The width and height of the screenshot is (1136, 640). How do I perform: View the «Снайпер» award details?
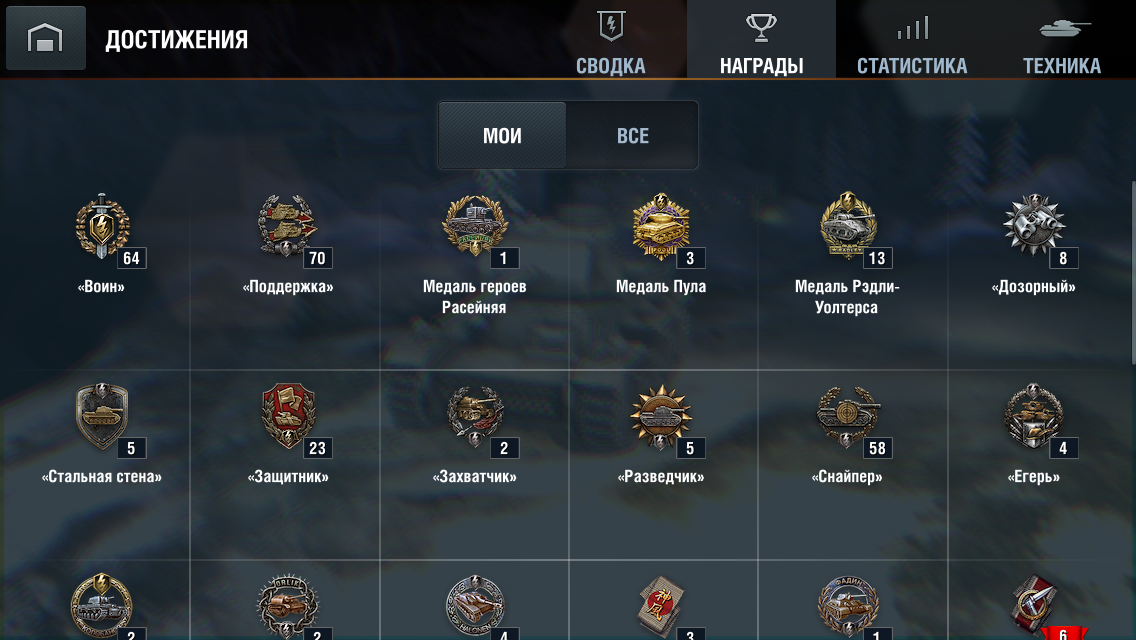(x=848, y=418)
